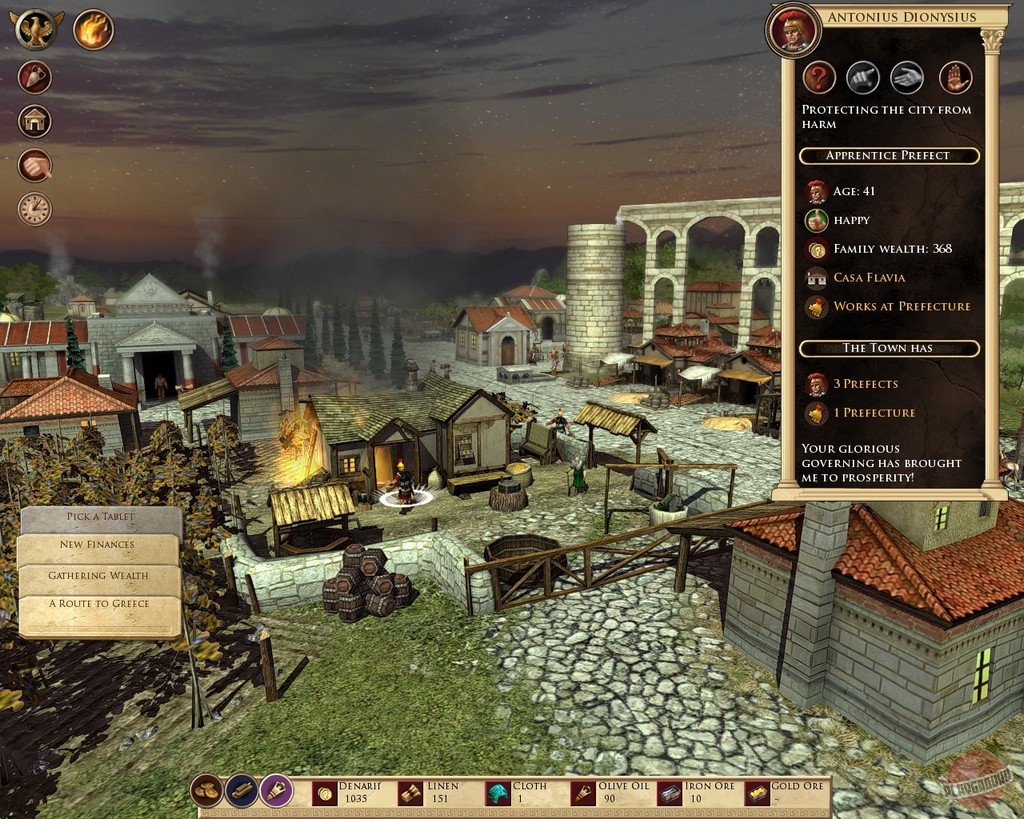Open the golden eagle main menu
1024x819 pixels.
(x=37, y=28)
